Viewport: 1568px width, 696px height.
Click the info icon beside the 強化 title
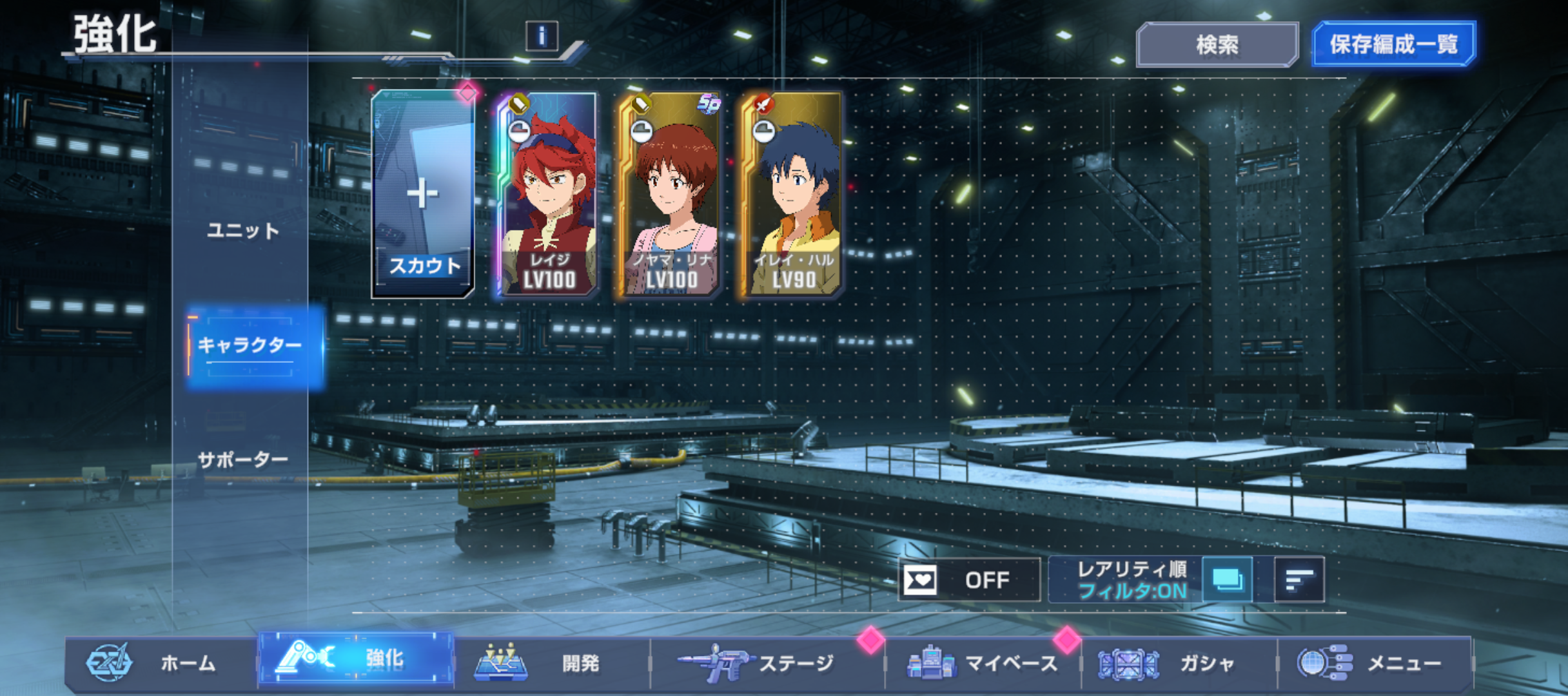[542, 36]
